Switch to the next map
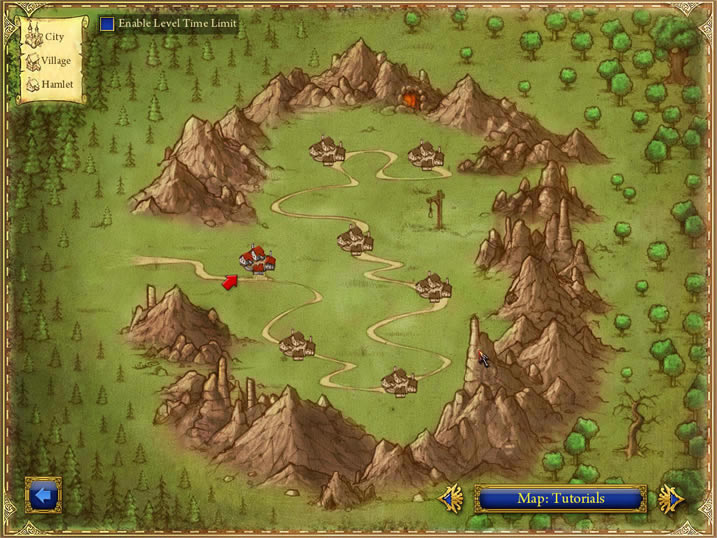 point(670,497)
